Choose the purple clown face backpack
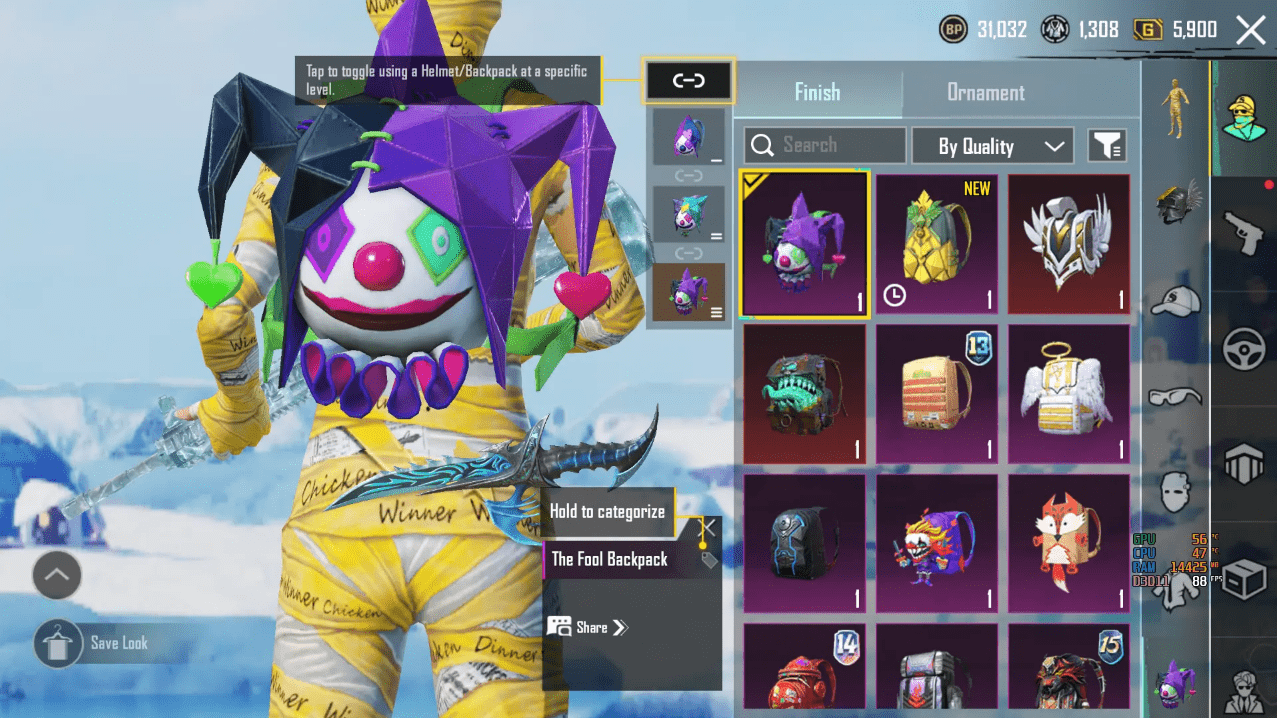Viewport: 1277px width, 718px height. [x=936, y=543]
